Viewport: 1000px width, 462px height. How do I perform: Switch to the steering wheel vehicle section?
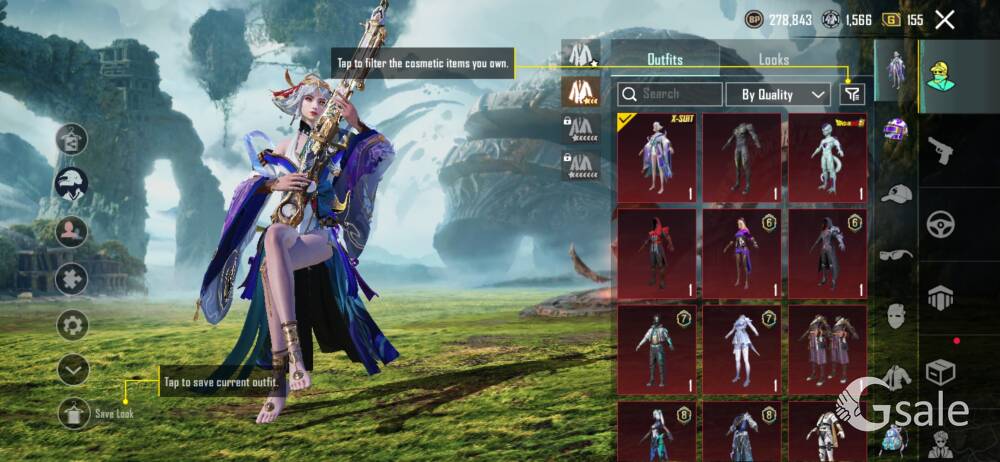click(941, 223)
